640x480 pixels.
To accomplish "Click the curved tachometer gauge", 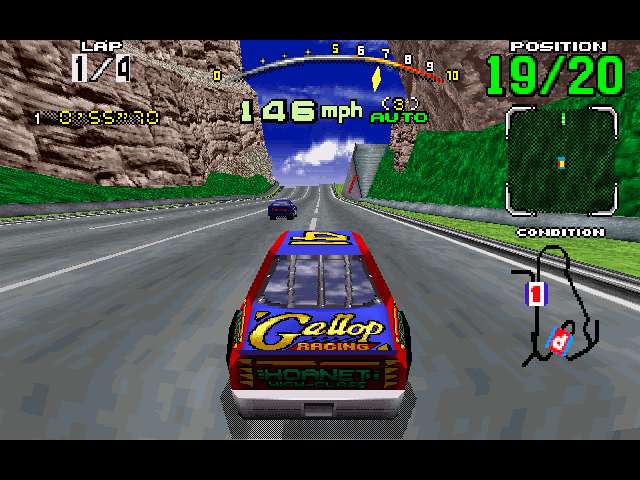I will click(x=340, y=62).
